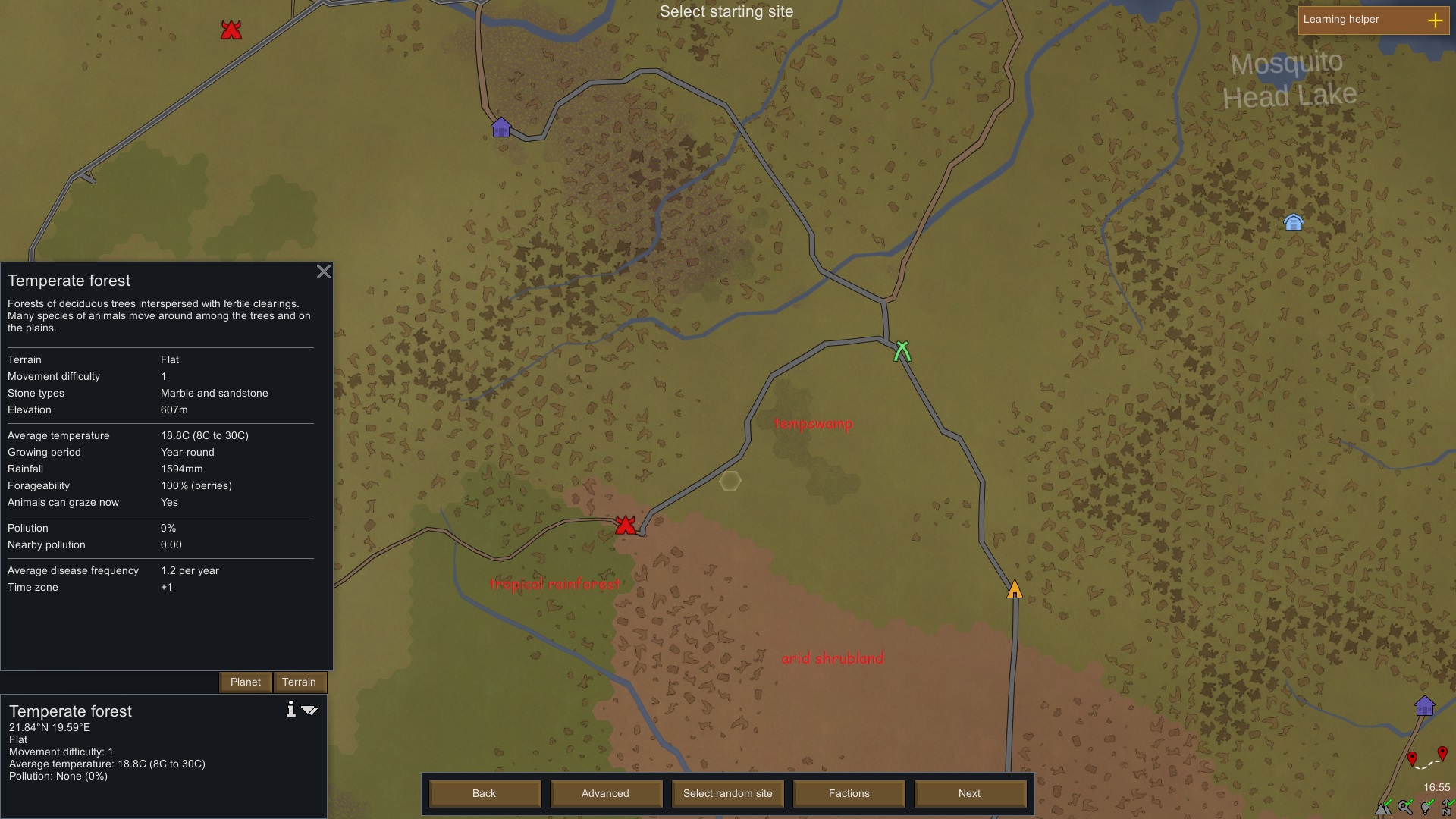The width and height of the screenshot is (1456, 819).
Task: Click the purple settlement icon on the northern road
Action: [x=500, y=127]
